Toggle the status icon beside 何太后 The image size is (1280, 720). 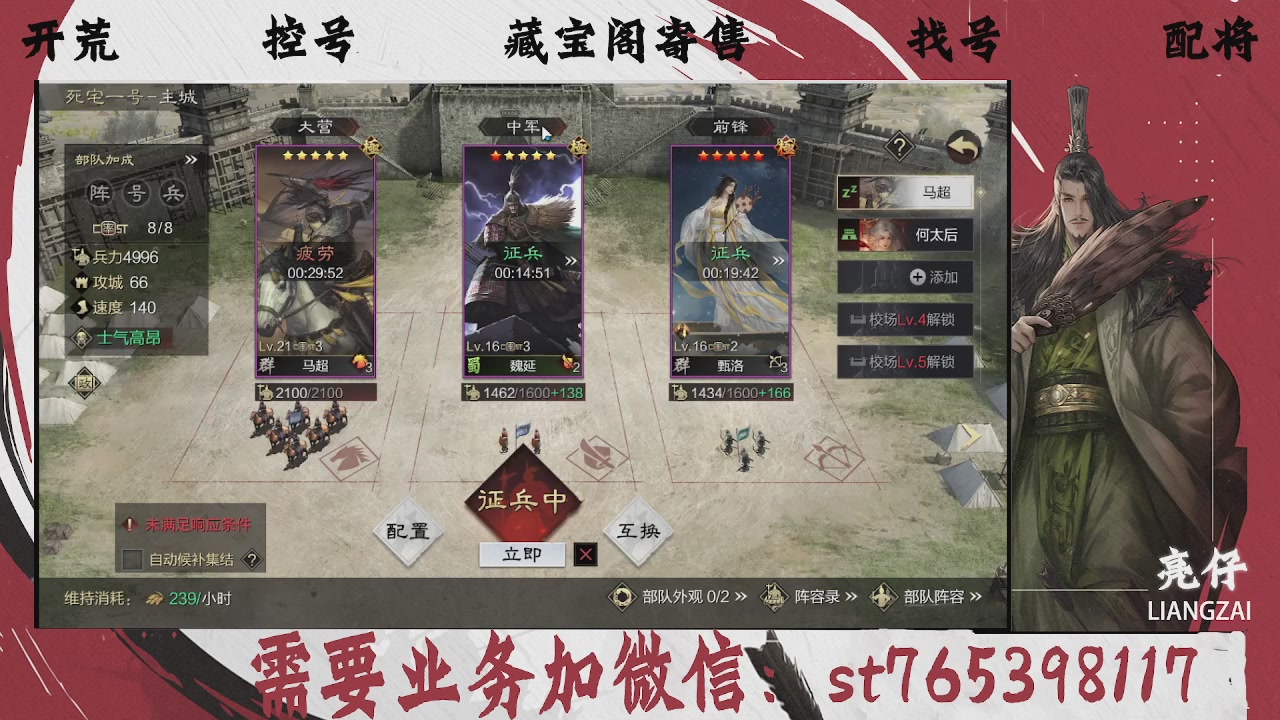pyautogui.click(x=849, y=235)
